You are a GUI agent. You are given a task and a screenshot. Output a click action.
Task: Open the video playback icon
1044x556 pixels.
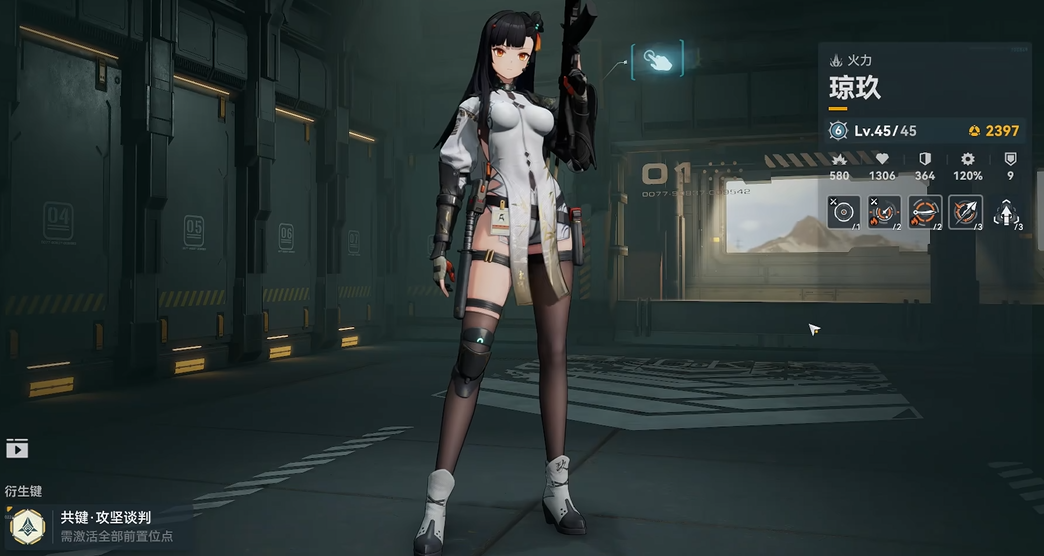(16, 449)
